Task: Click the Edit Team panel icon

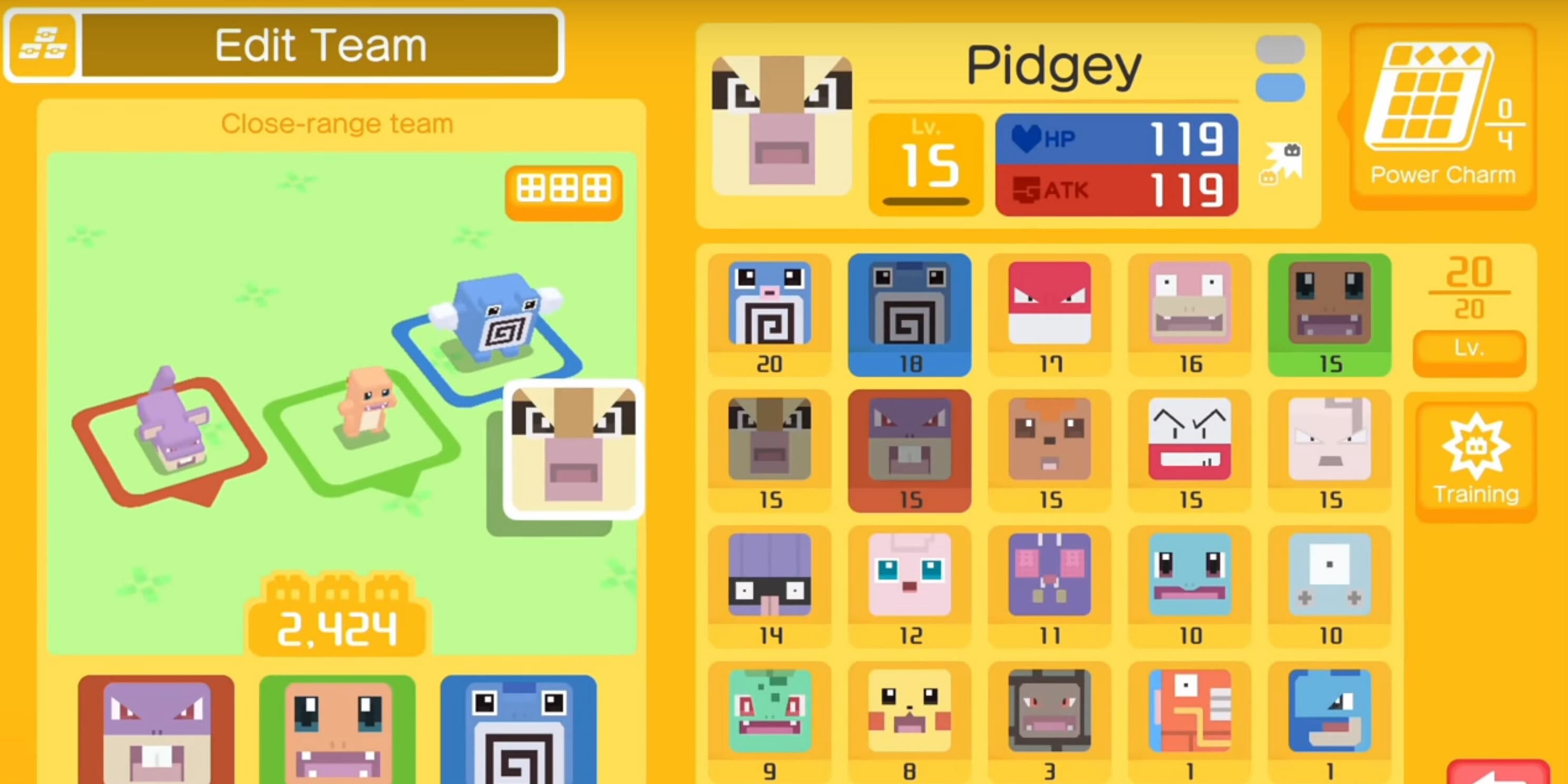Action: point(43,44)
